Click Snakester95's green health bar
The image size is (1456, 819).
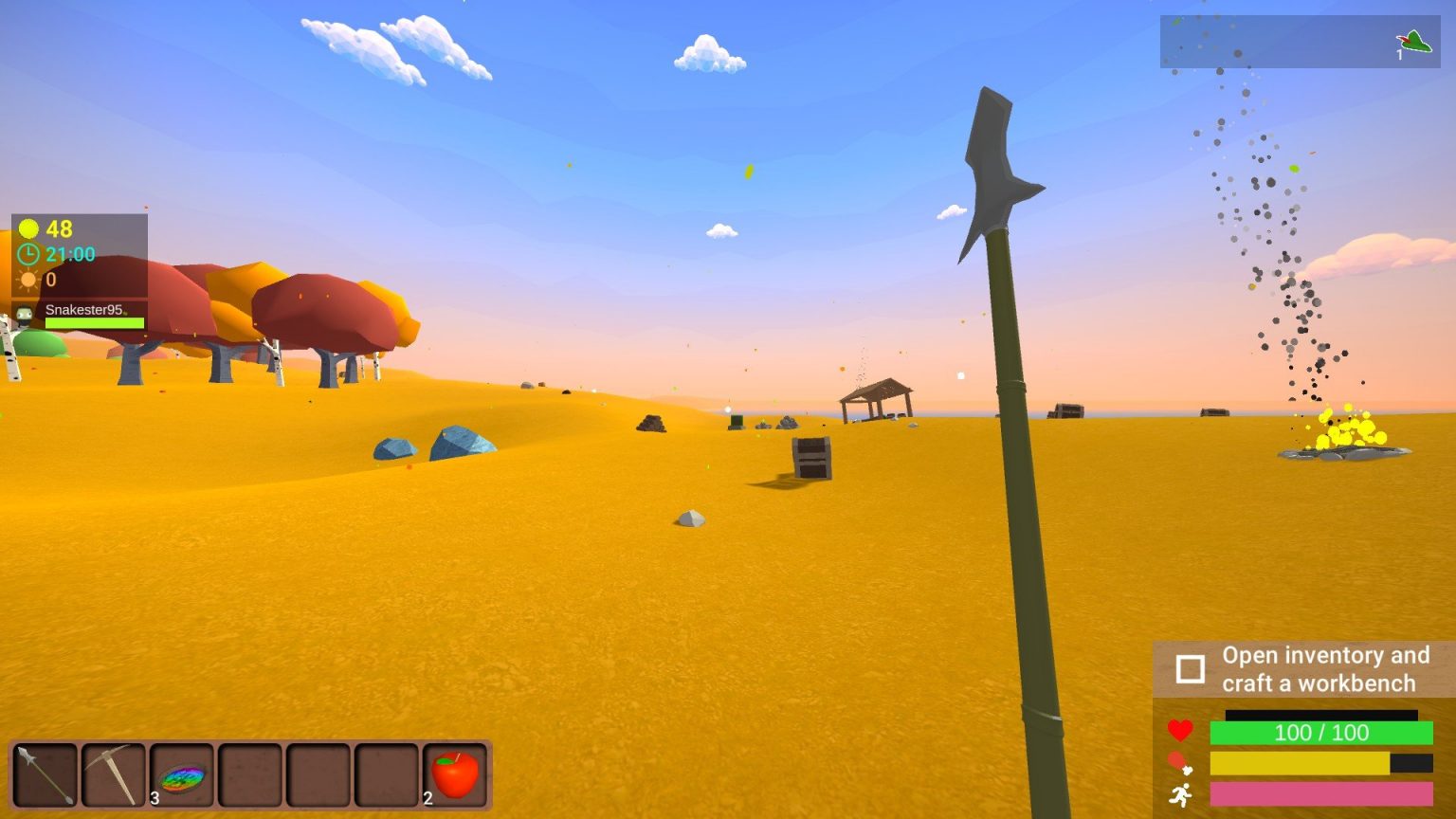click(x=94, y=322)
